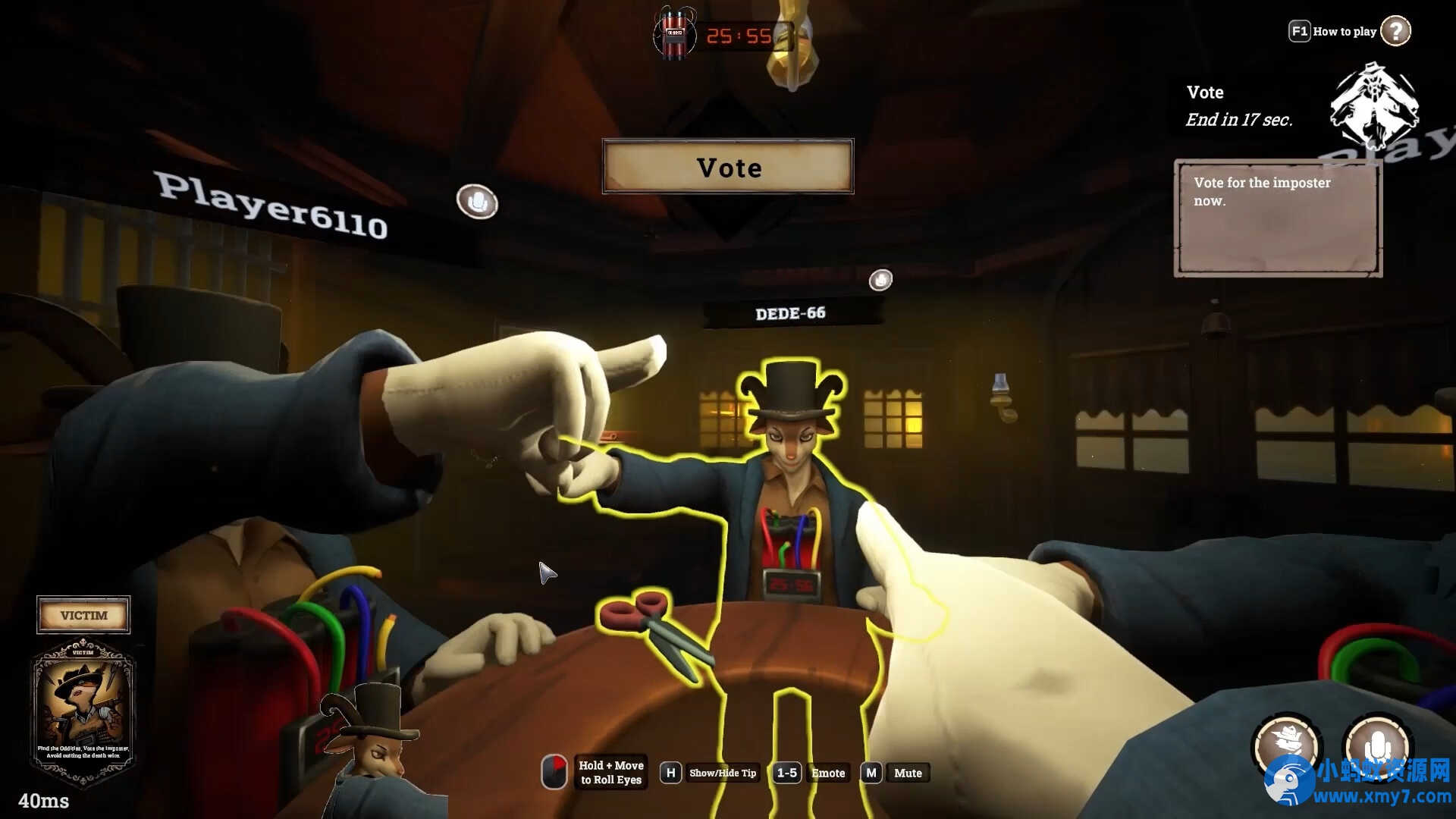1456x819 pixels.
Task: Select the "Vote for the imposter now" panel
Action: [x=1278, y=218]
